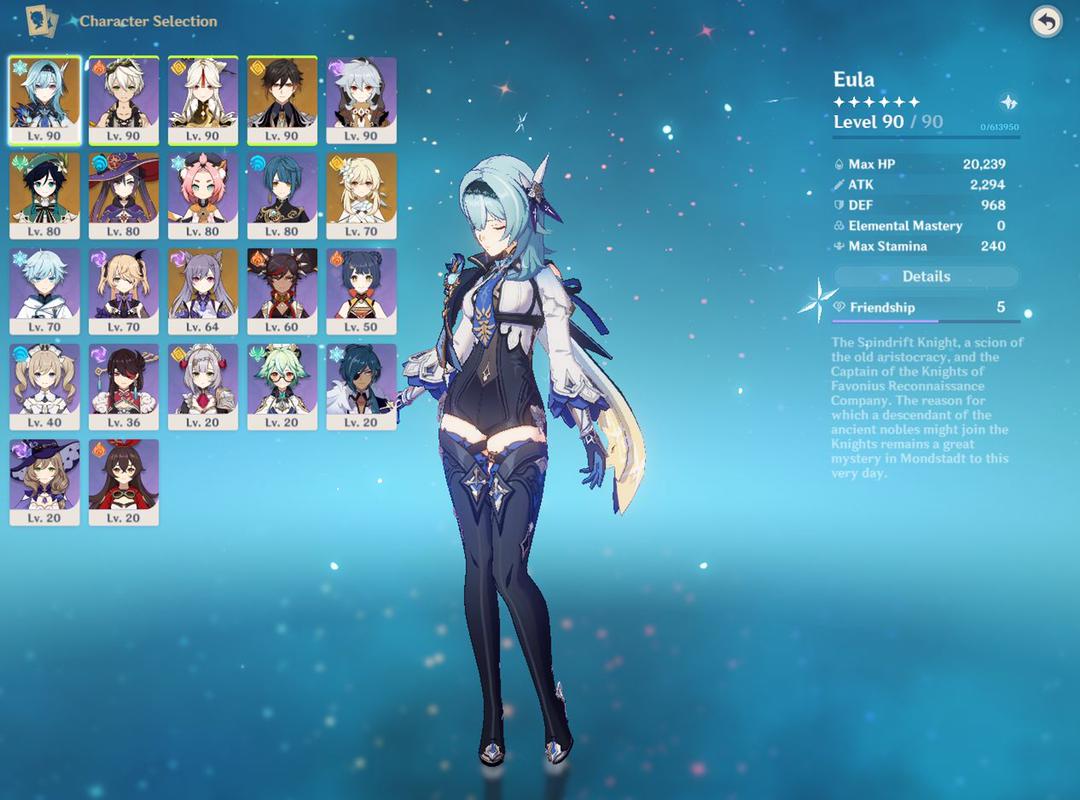Select the Traveler Lumine portrait
This screenshot has height=800, width=1080.
coord(361,194)
